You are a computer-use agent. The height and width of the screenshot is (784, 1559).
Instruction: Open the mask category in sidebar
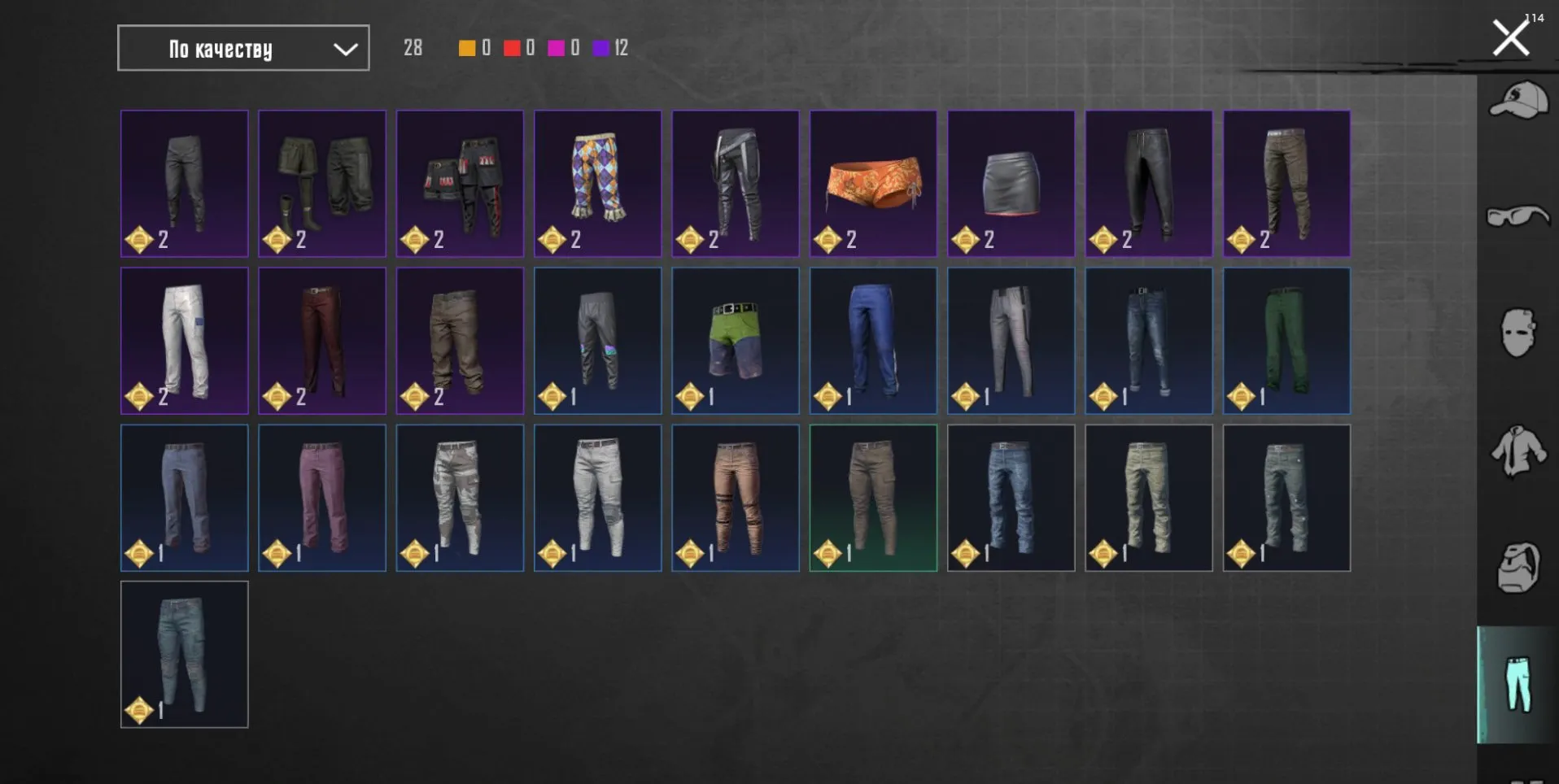point(1518,329)
